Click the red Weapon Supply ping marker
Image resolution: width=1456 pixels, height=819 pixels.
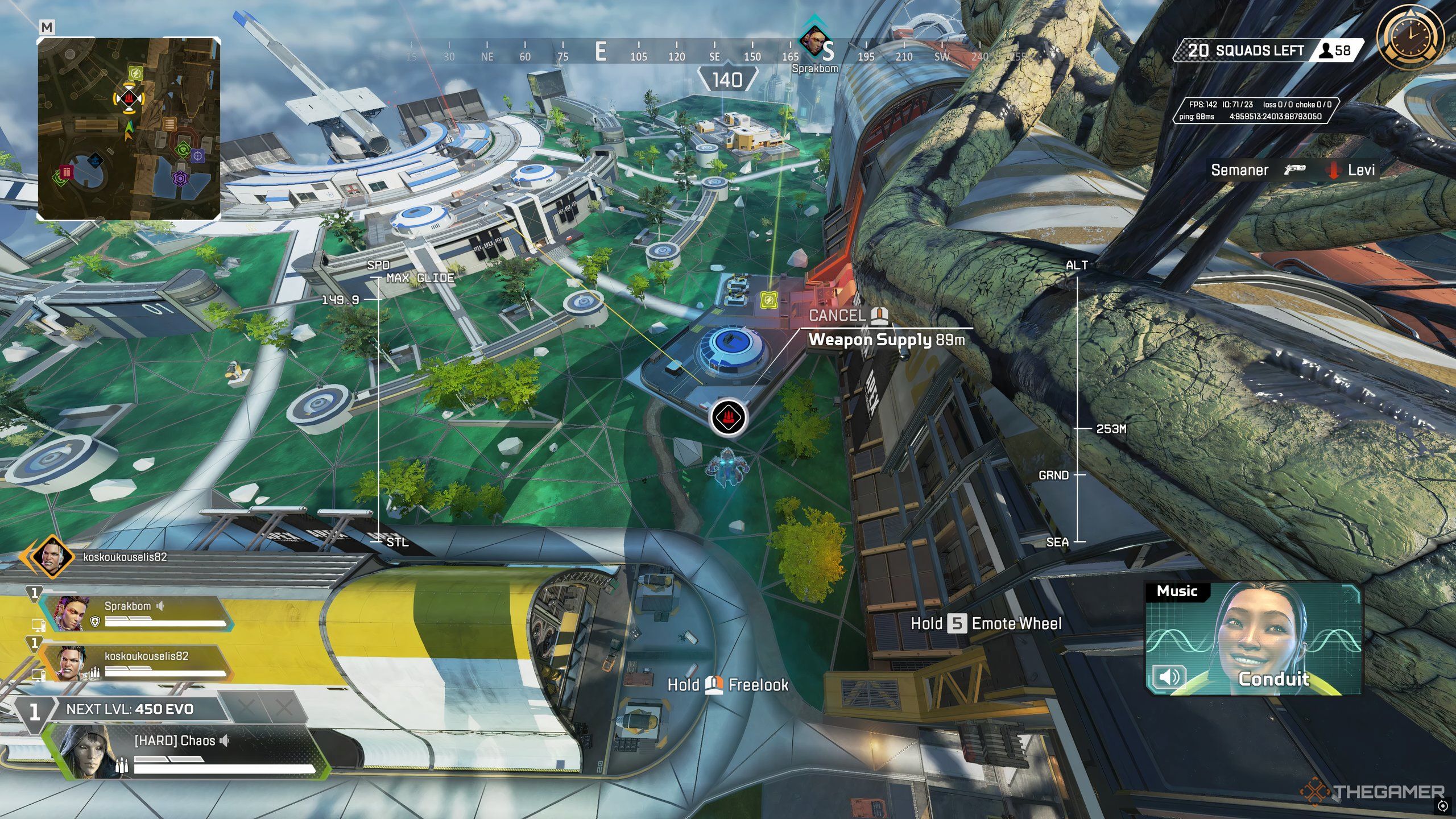(x=727, y=418)
